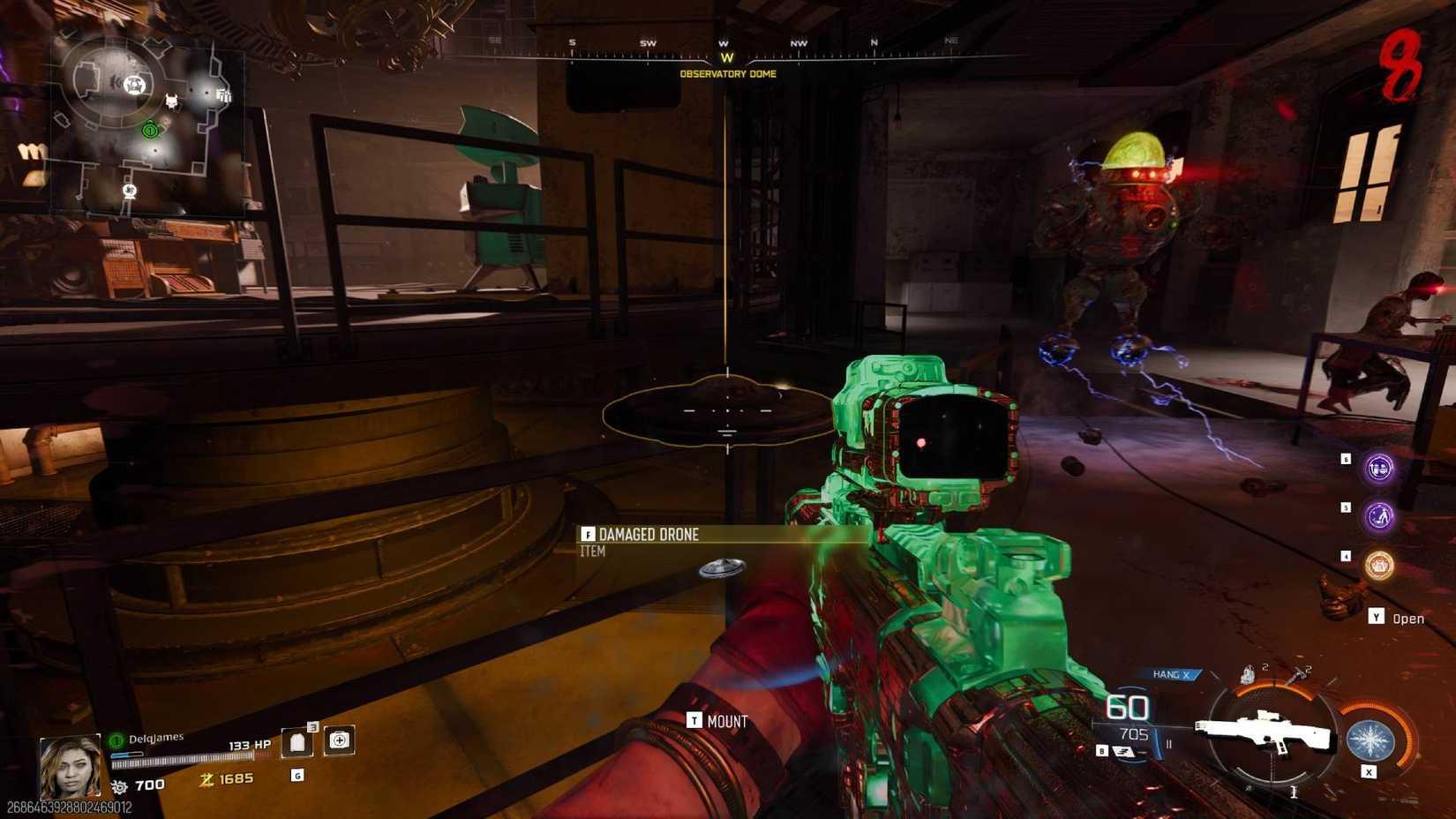Select the gold perk medallion icon
1456x819 pixels.
coord(1378,566)
